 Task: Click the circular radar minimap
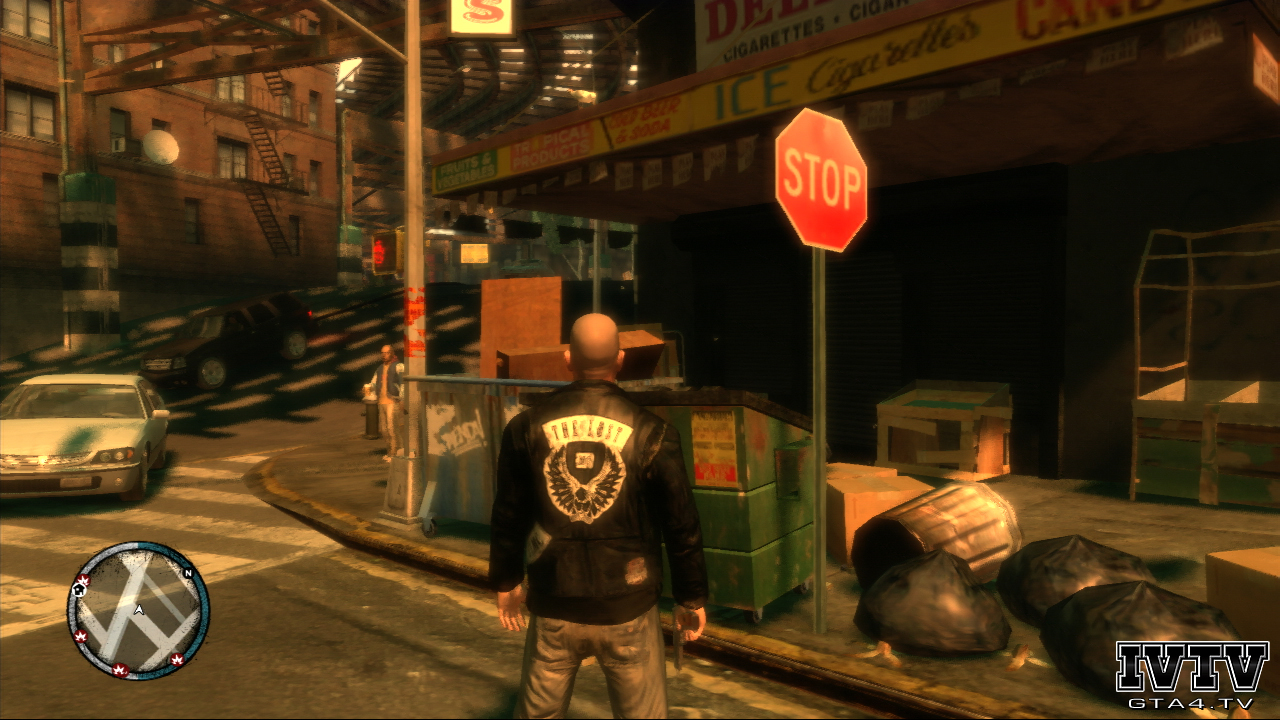138,610
